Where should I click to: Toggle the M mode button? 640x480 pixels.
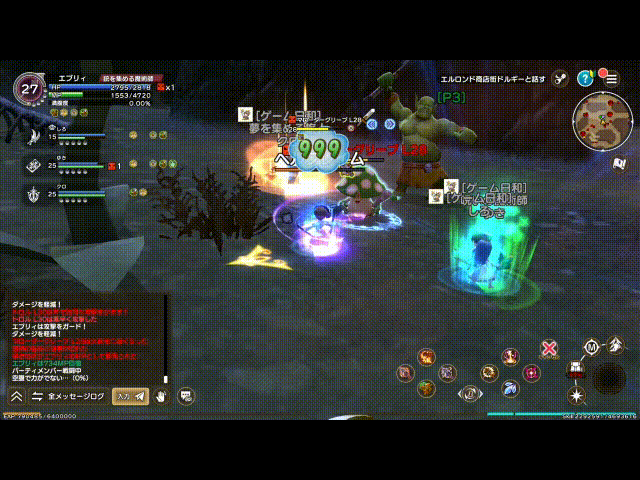coord(591,347)
